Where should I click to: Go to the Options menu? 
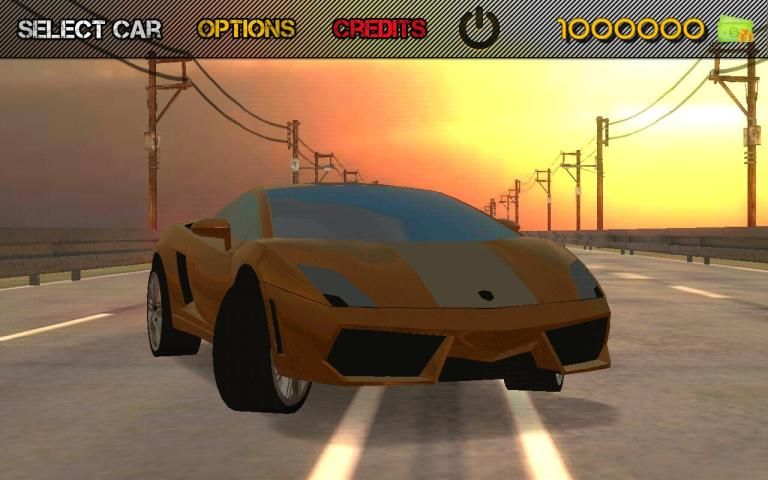[246, 29]
